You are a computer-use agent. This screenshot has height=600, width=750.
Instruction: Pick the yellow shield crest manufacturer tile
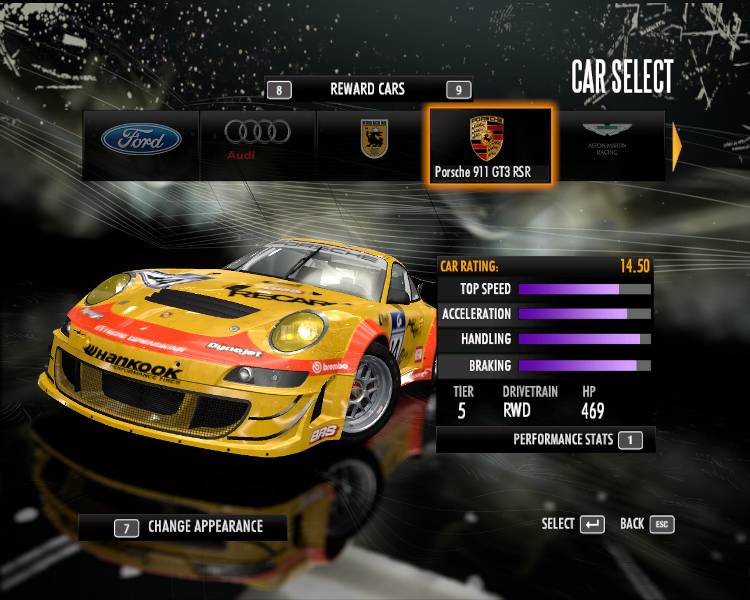[373, 140]
